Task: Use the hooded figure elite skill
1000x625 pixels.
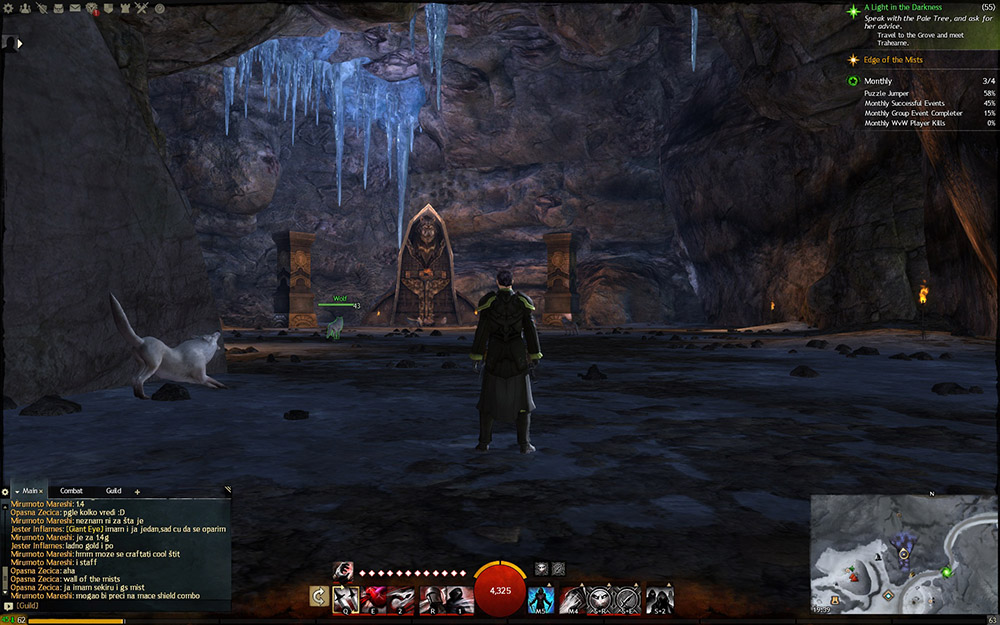Action: [659, 598]
